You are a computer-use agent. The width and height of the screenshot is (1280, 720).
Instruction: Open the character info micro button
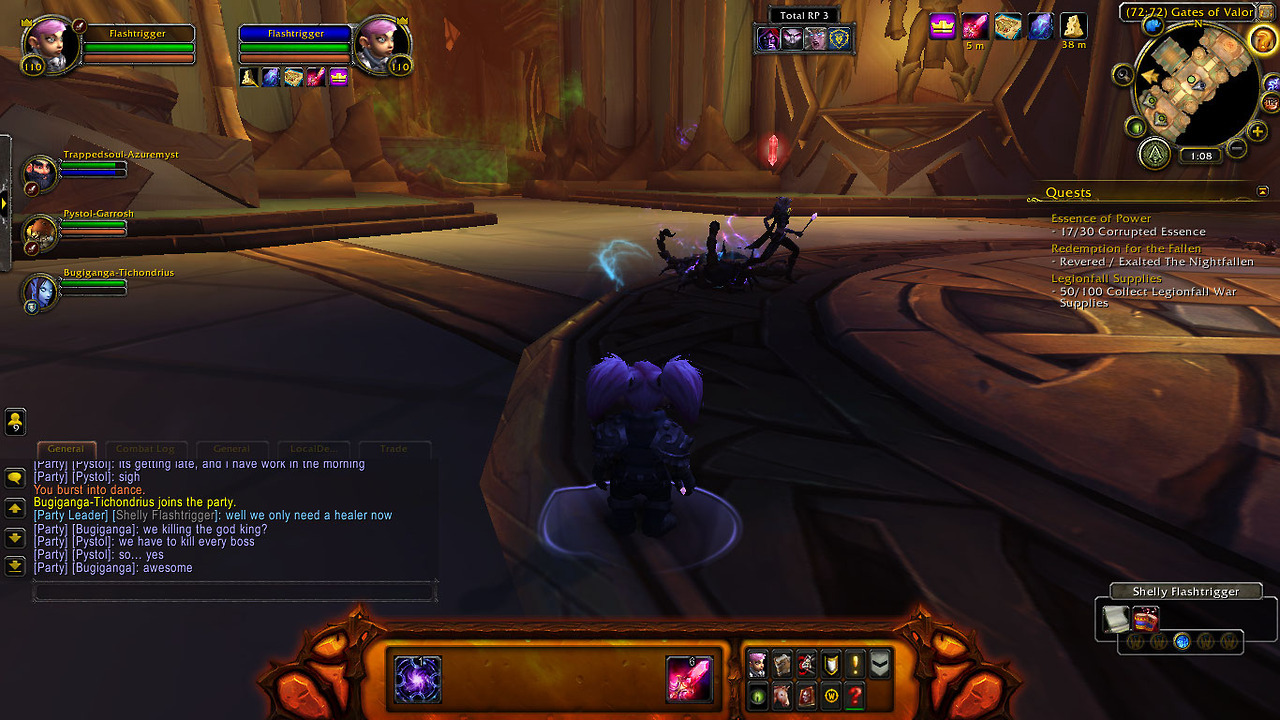pyautogui.click(x=758, y=665)
